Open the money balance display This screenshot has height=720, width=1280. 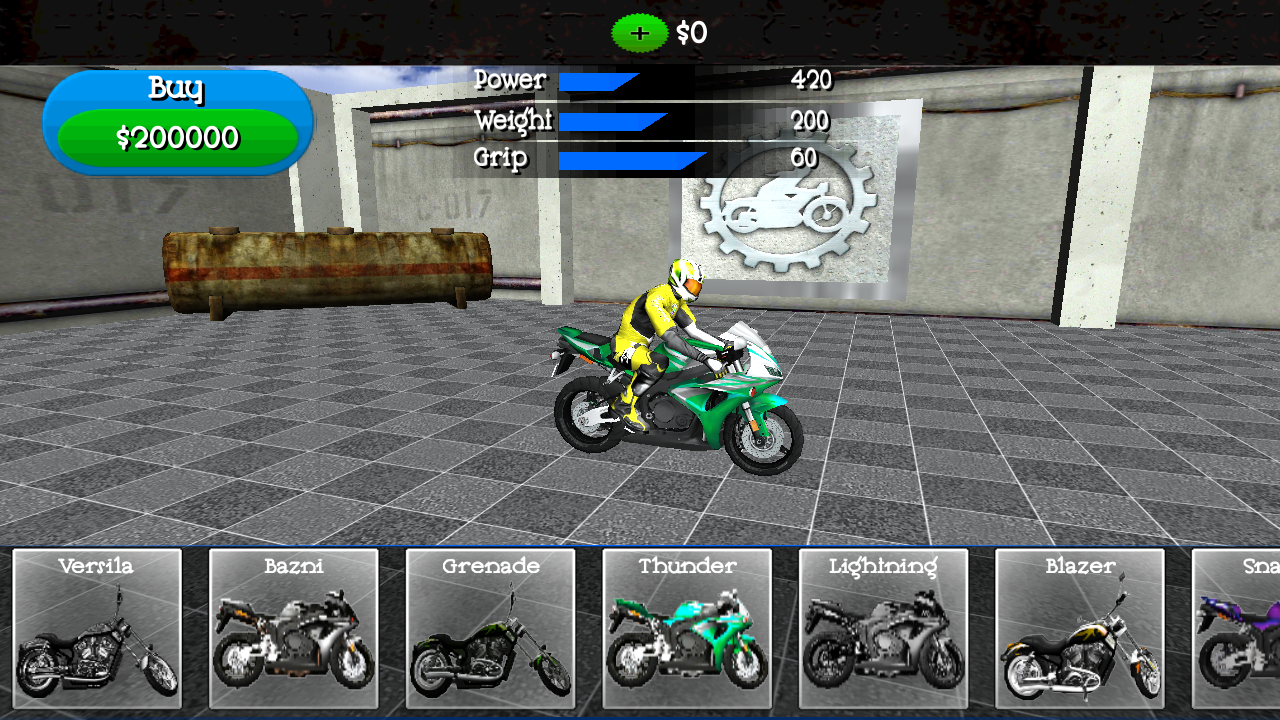click(x=692, y=33)
